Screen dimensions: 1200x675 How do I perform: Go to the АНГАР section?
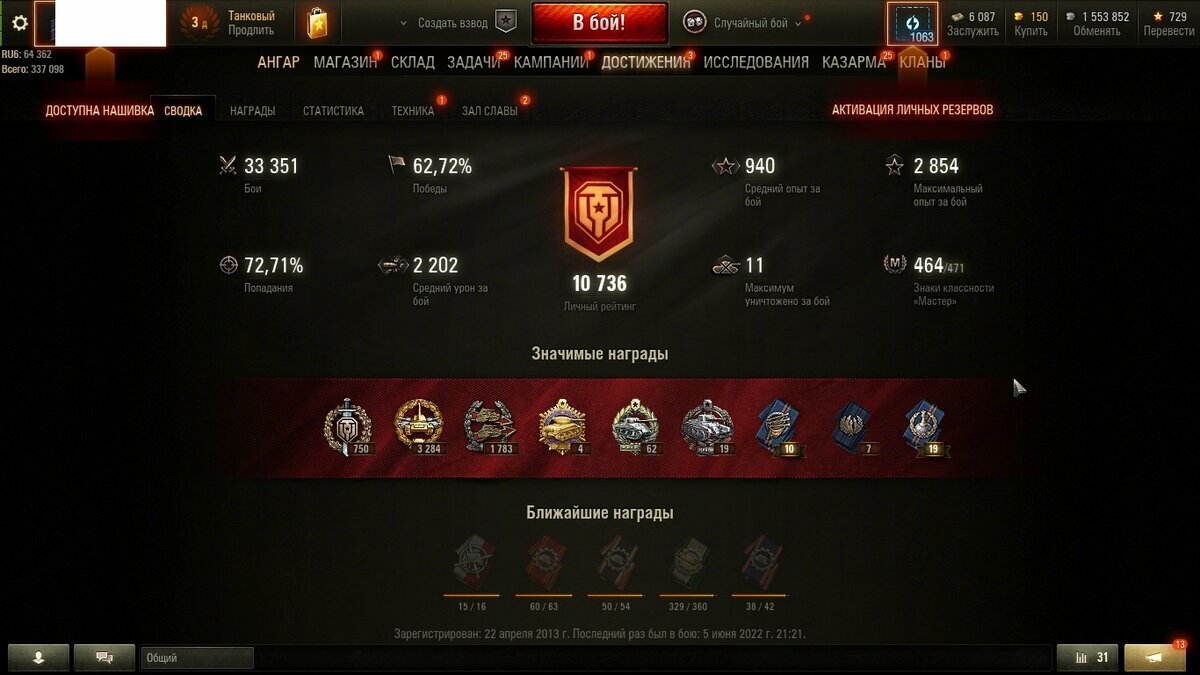click(x=278, y=62)
